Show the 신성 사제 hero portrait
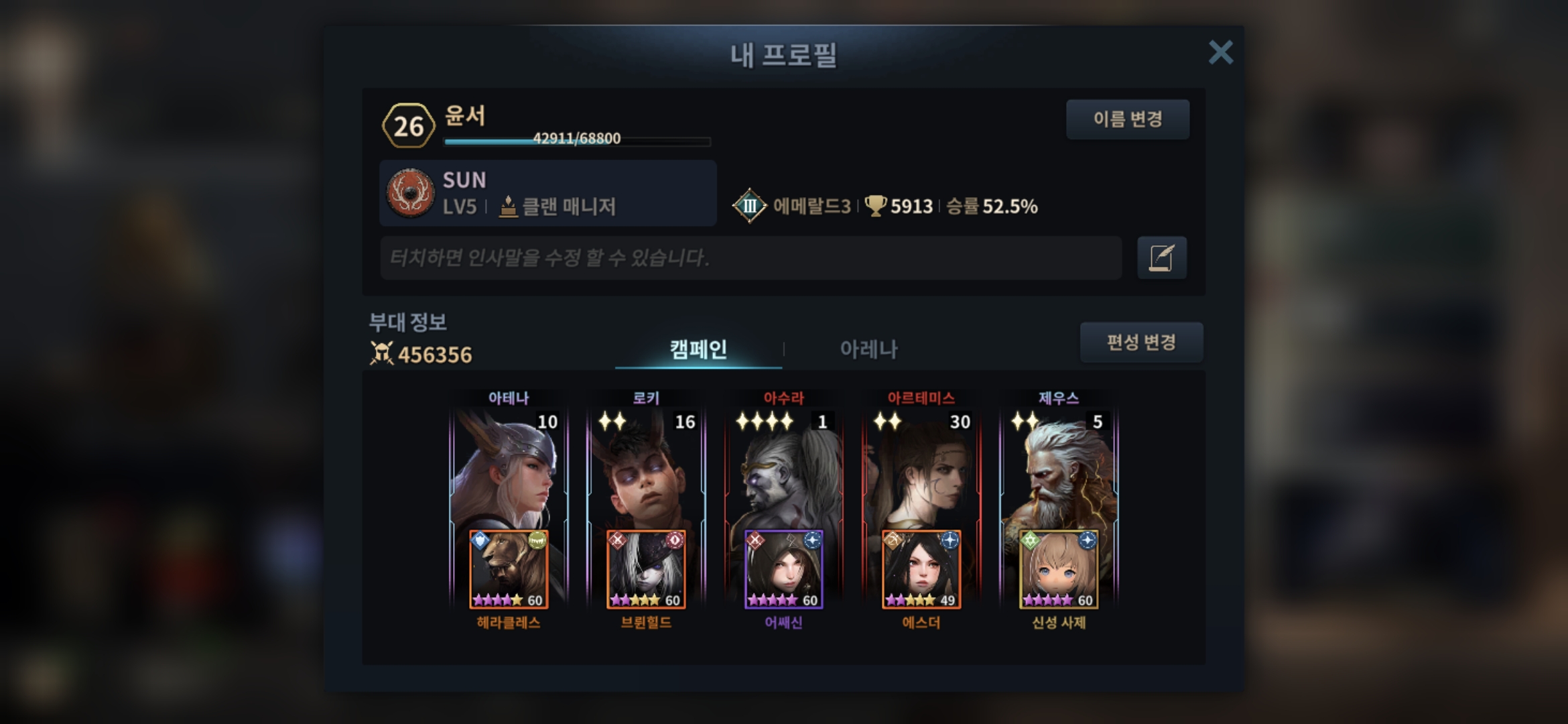1568x724 pixels. (1059, 570)
